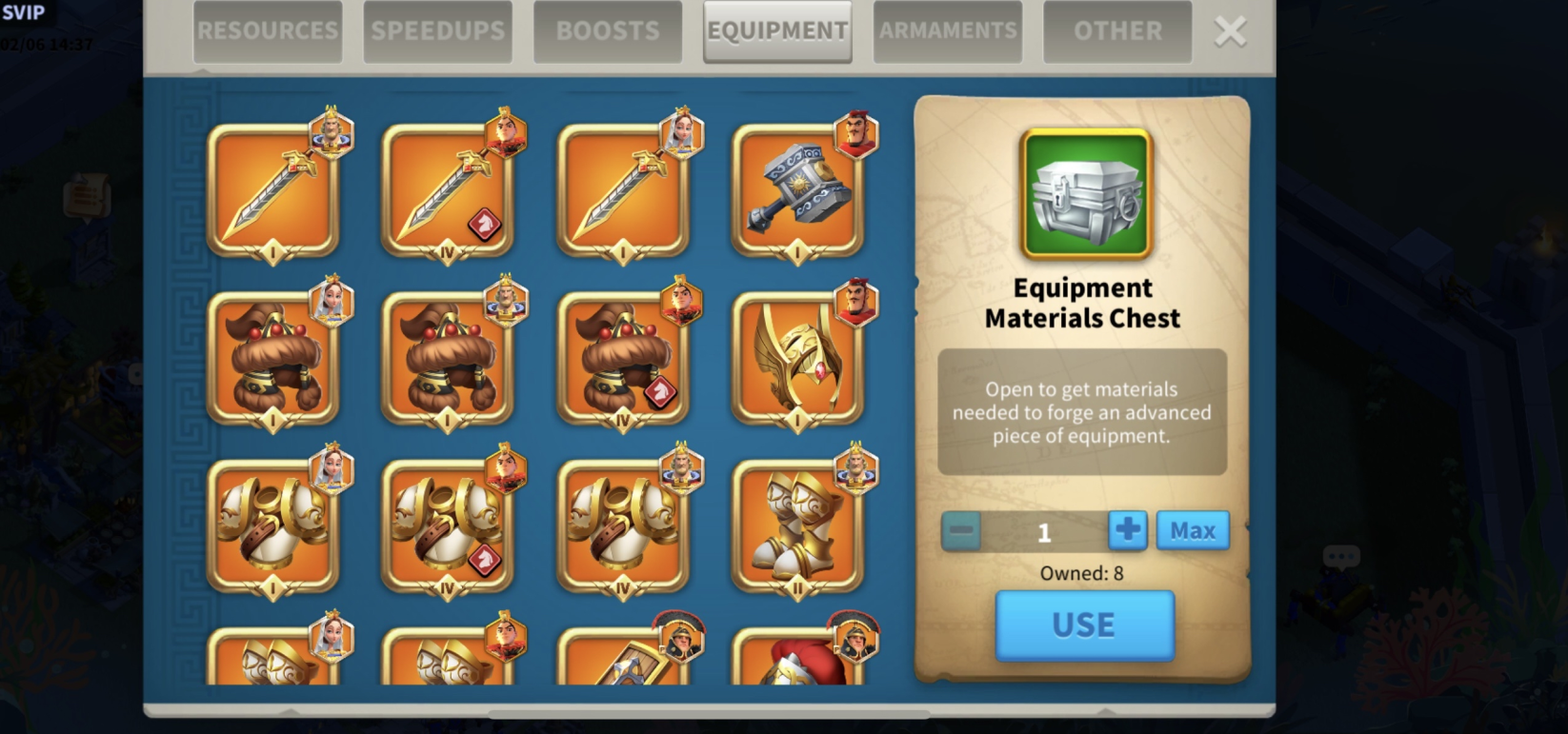Switch to the Resources tab
This screenshot has width=1568, height=734.
[x=268, y=31]
